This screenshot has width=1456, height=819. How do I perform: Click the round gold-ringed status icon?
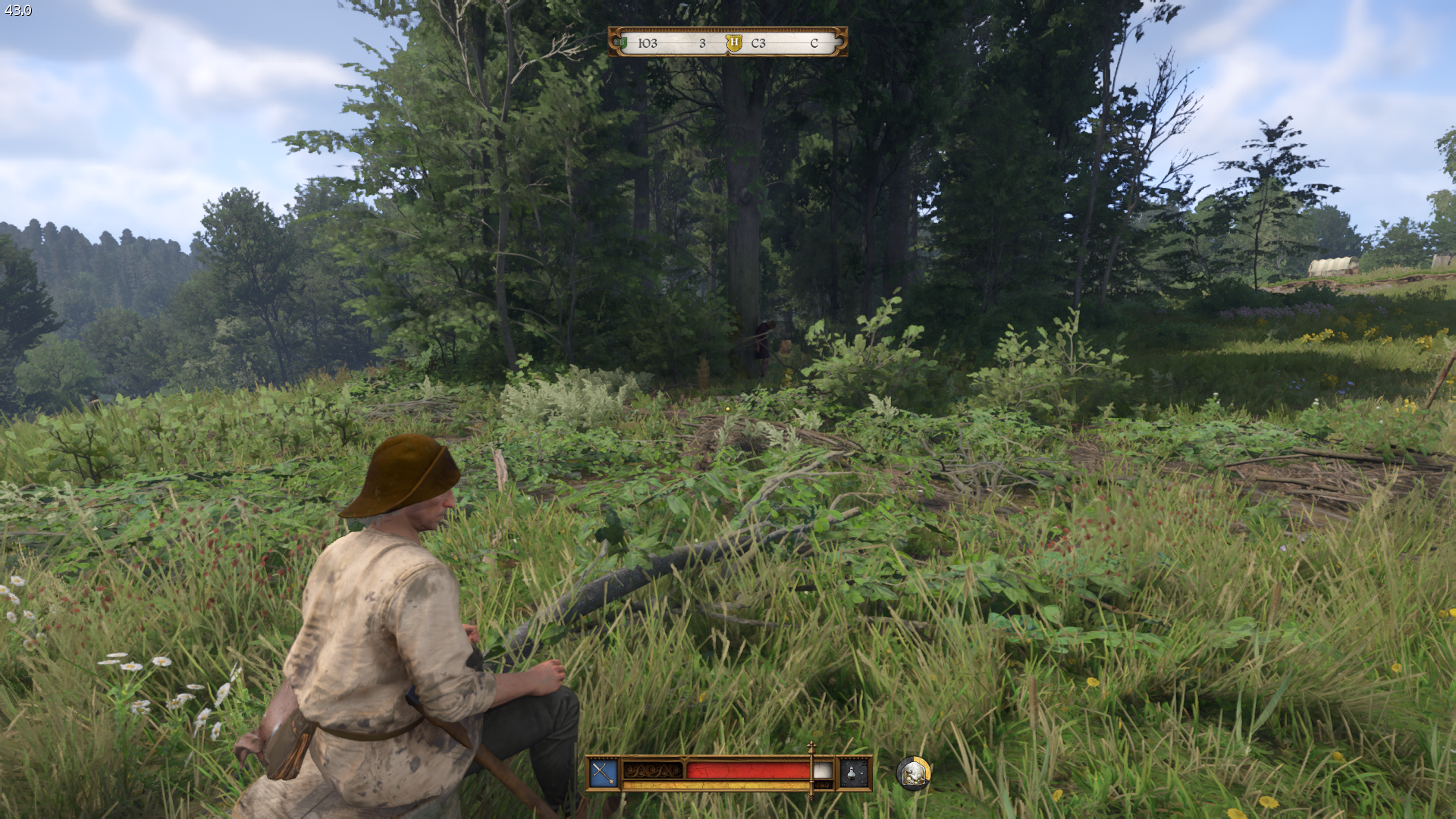coord(913,773)
